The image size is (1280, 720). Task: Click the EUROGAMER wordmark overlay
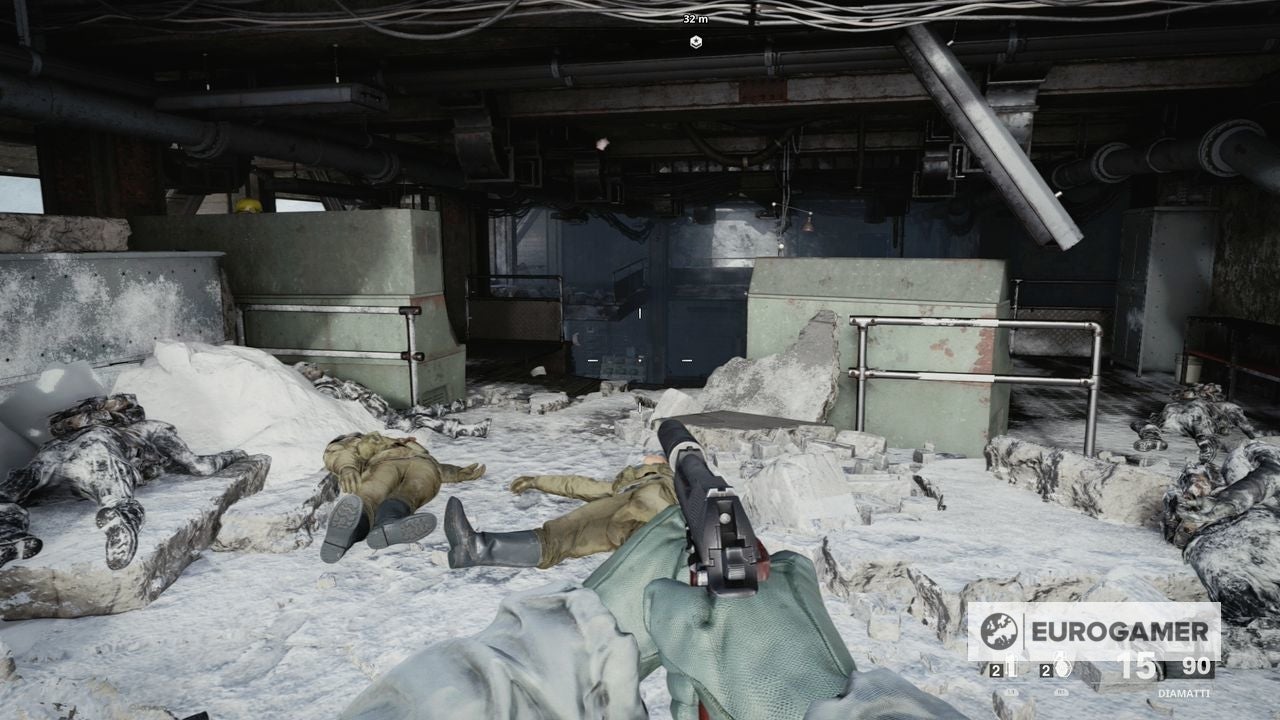click(x=1120, y=632)
